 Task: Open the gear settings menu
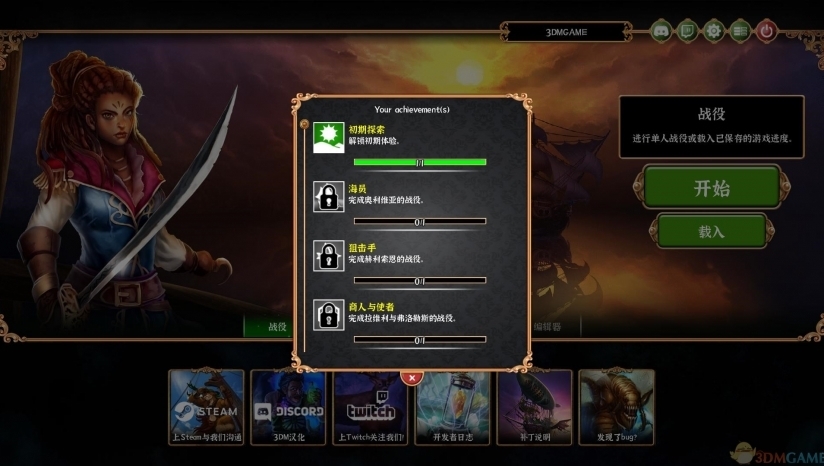click(x=713, y=31)
